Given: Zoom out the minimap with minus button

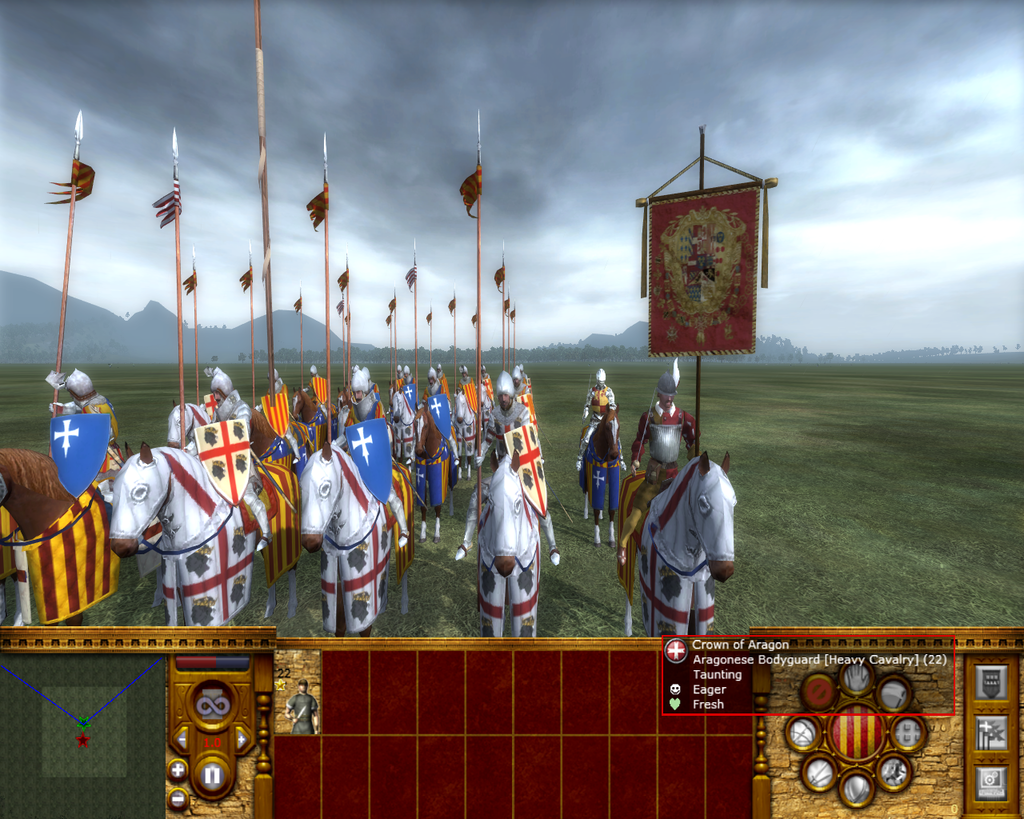Looking at the screenshot, I should tap(177, 797).
